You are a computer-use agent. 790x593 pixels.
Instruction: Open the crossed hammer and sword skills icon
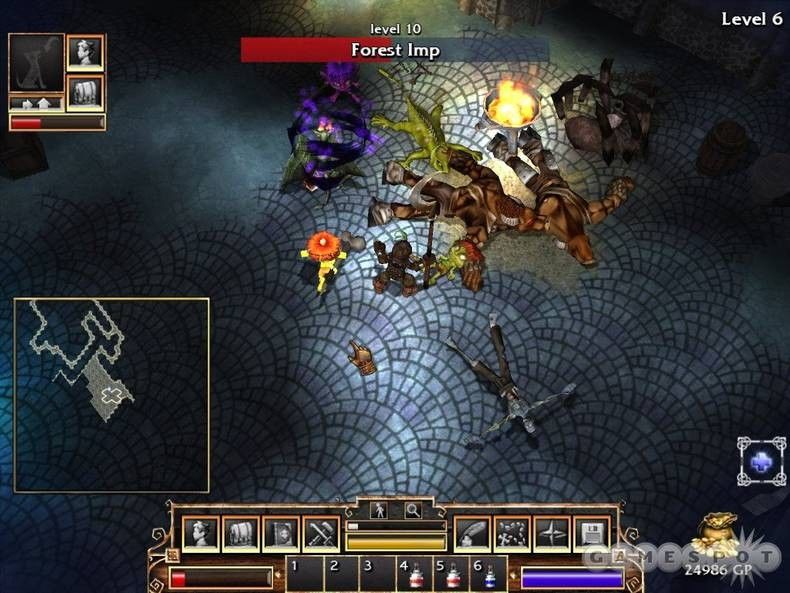(x=321, y=534)
